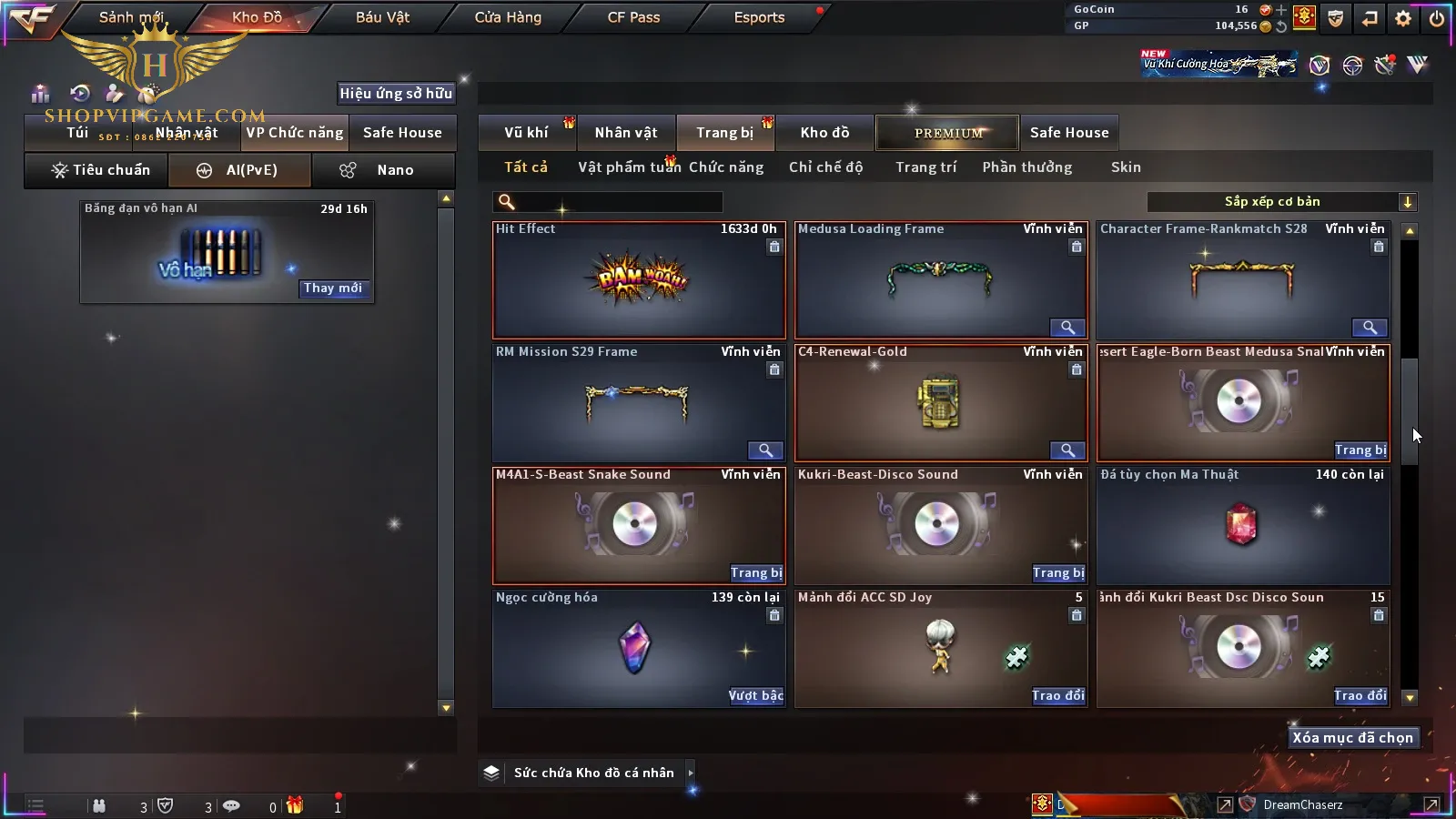Select the PREMIUM inventory tab
The width and height of the screenshot is (1456, 819).
[947, 133]
